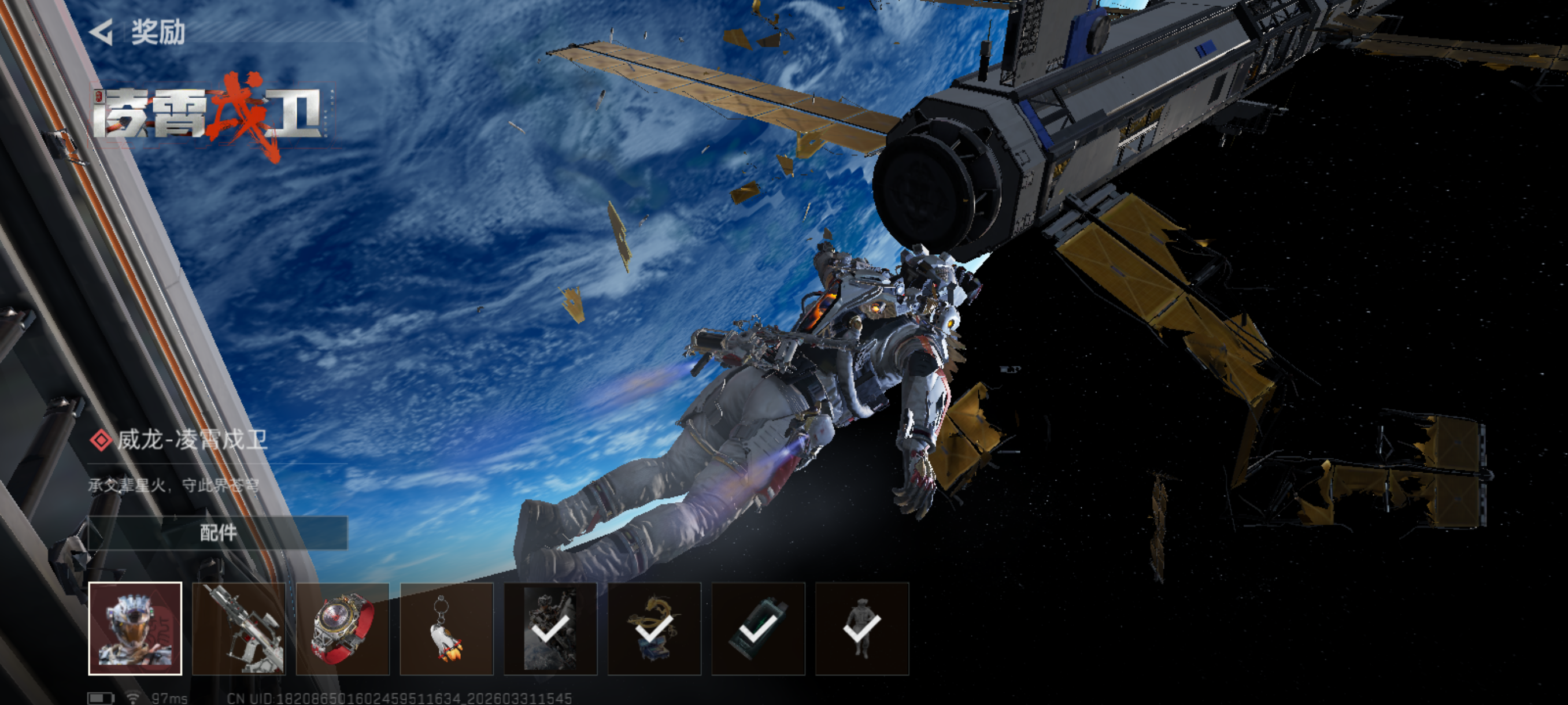Viewport: 1568px width, 705px height.
Task: Choose the claimed dark green device reward
Action: [x=758, y=628]
